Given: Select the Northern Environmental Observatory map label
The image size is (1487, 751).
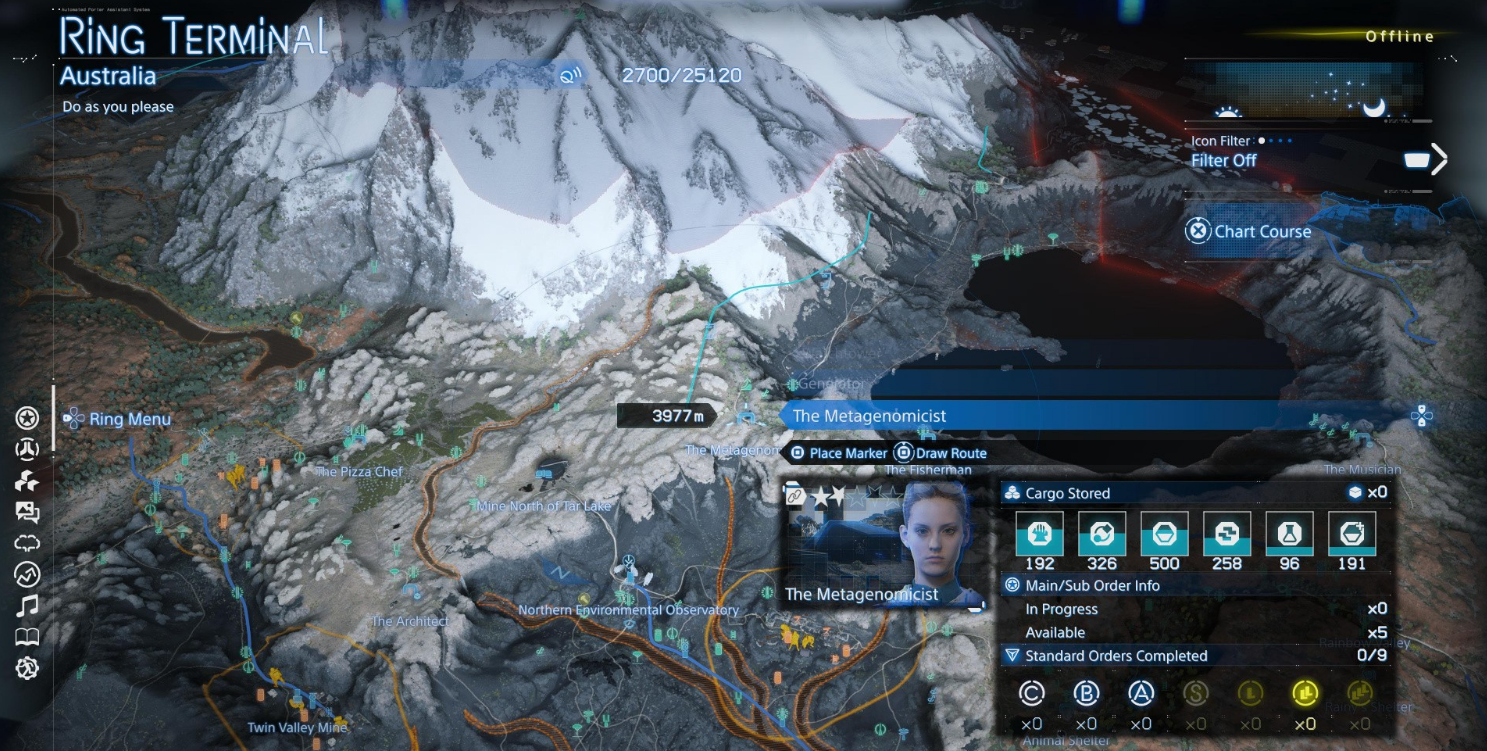Looking at the screenshot, I should coord(628,610).
